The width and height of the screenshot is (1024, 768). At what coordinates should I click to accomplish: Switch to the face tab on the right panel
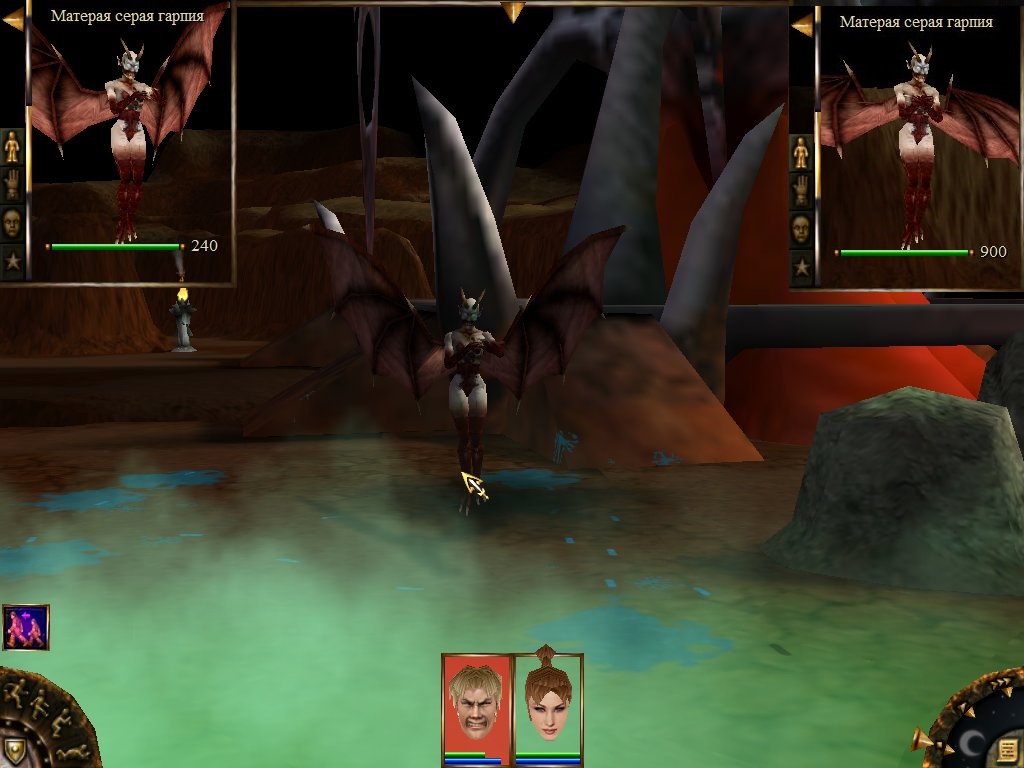pos(801,229)
